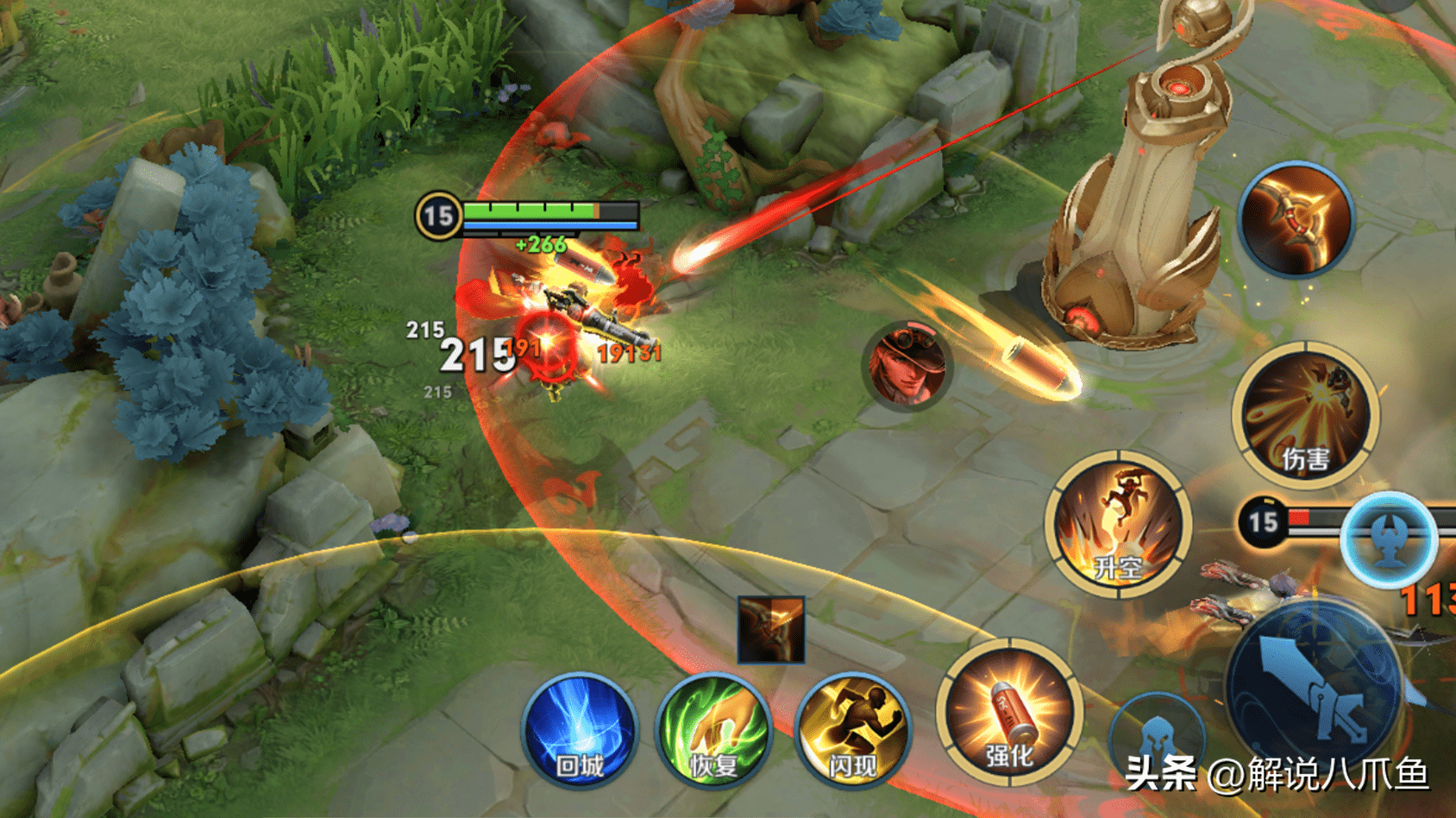Select the blue tower-target button
The image size is (1456, 818).
click(x=1388, y=538)
